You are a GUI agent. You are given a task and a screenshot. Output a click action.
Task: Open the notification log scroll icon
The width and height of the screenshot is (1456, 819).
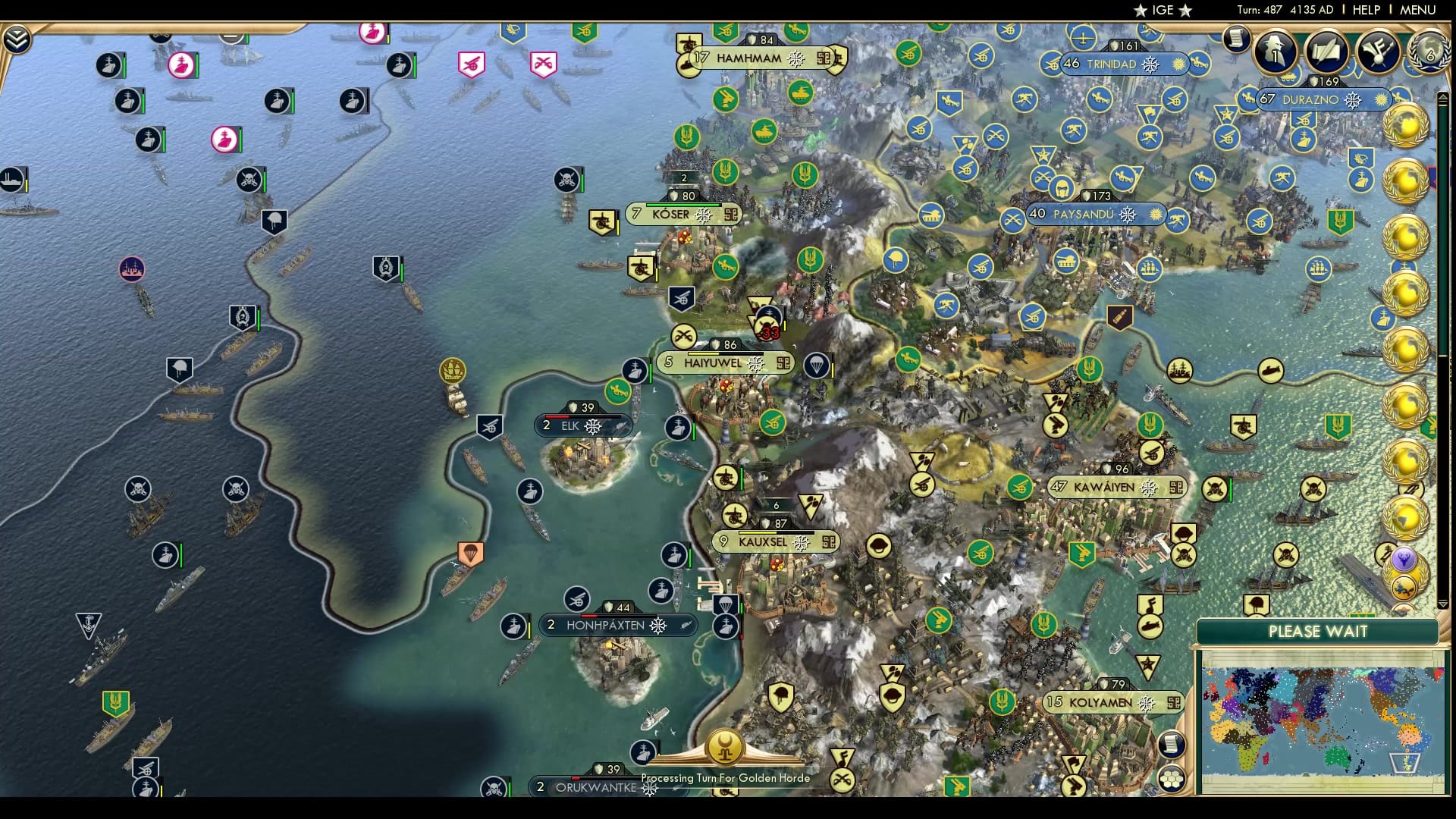click(x=1236, y=39)
